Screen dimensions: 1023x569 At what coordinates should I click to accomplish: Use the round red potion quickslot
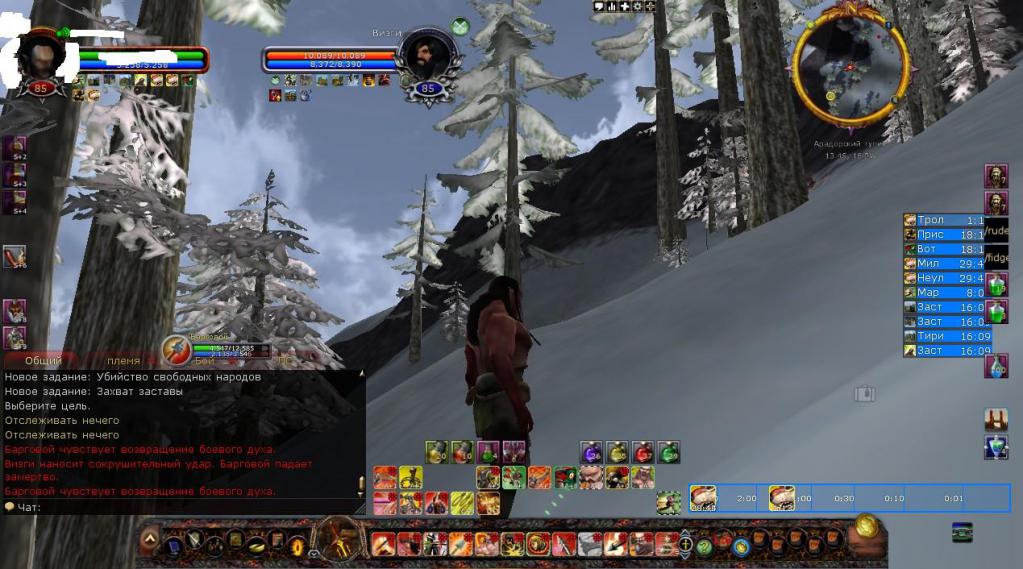[643, 452]
